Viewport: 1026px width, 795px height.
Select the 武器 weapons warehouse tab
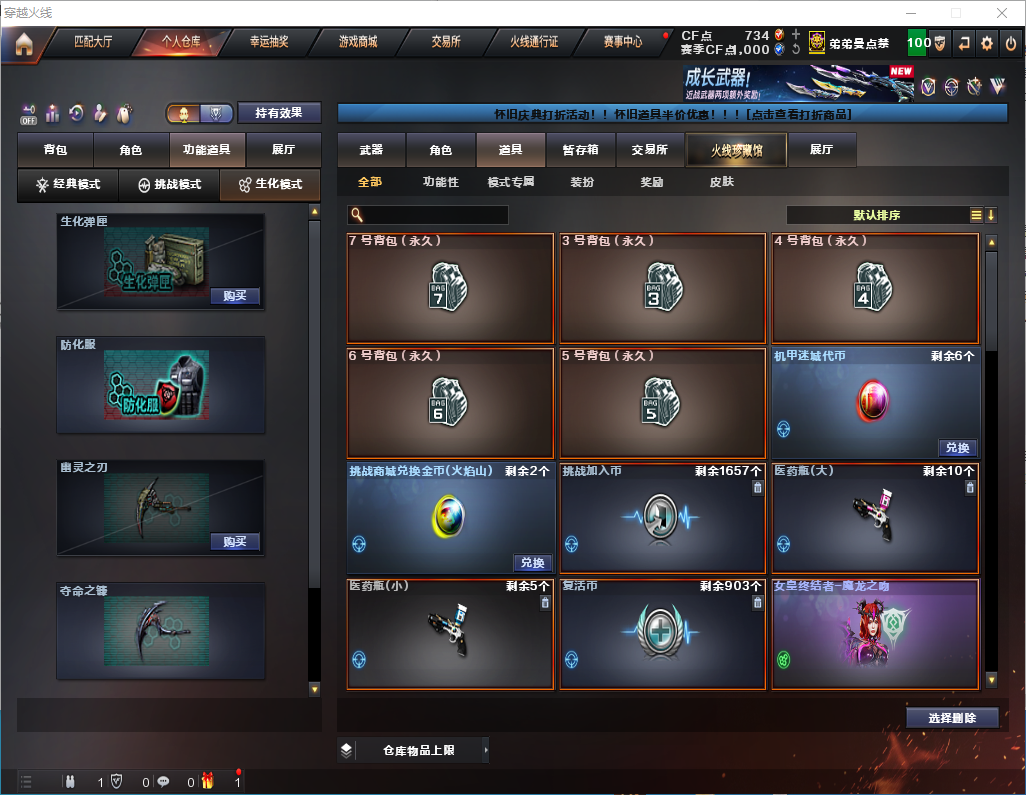[371, 150]
